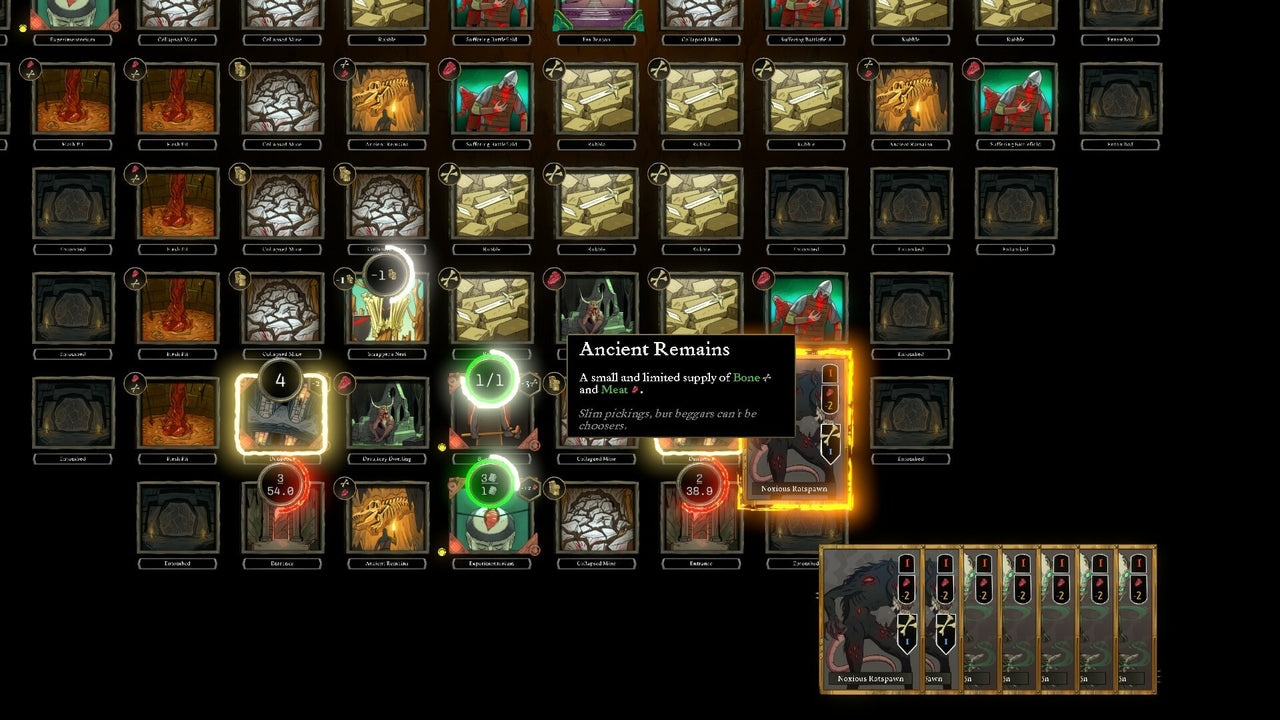
Task: Click the red meat icon beside the glowing yellow card
Action: (344, 384)
